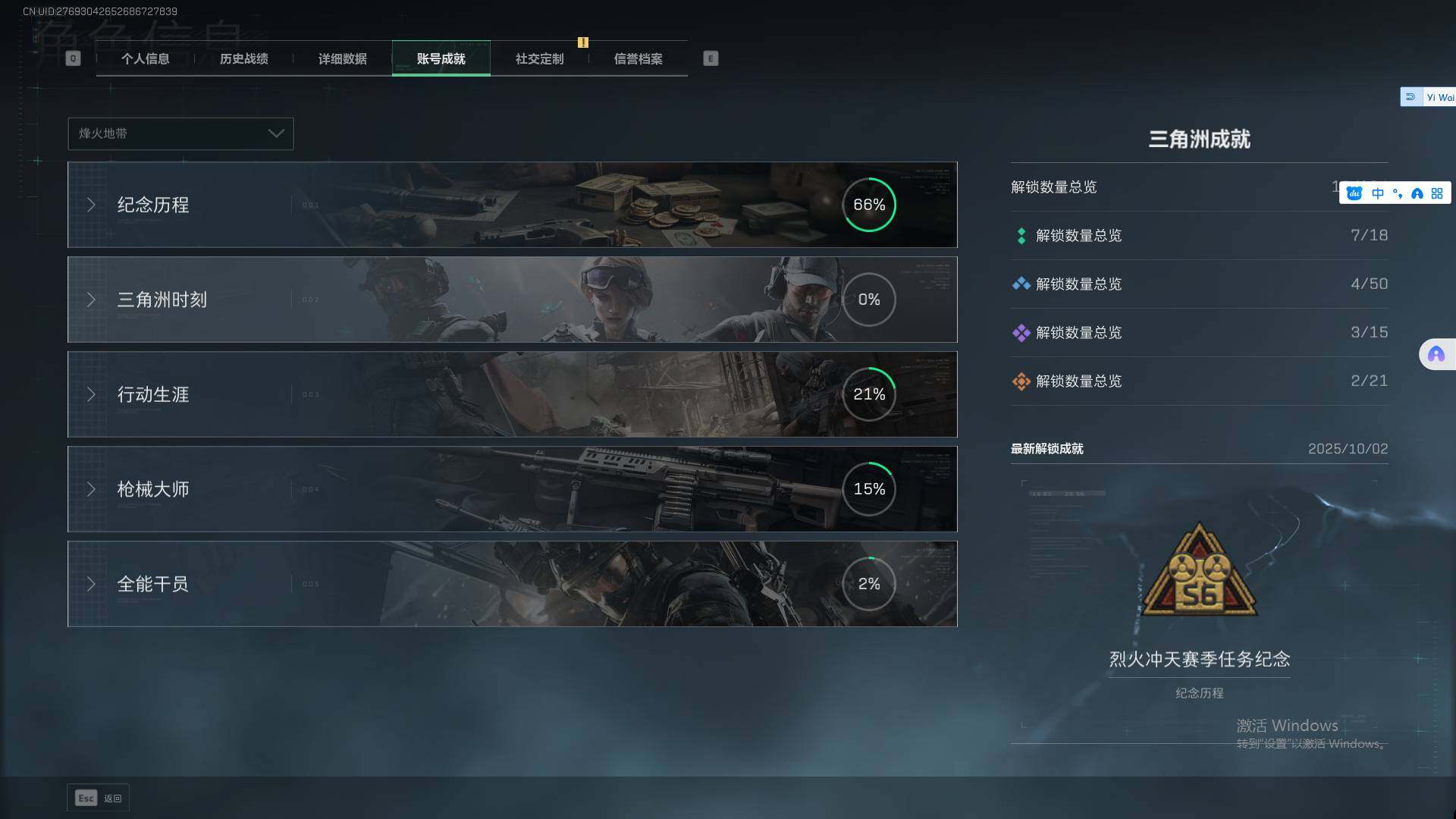
Task: Open the 烽火地带 mode dropdown
Action: [x=180, y=133]
